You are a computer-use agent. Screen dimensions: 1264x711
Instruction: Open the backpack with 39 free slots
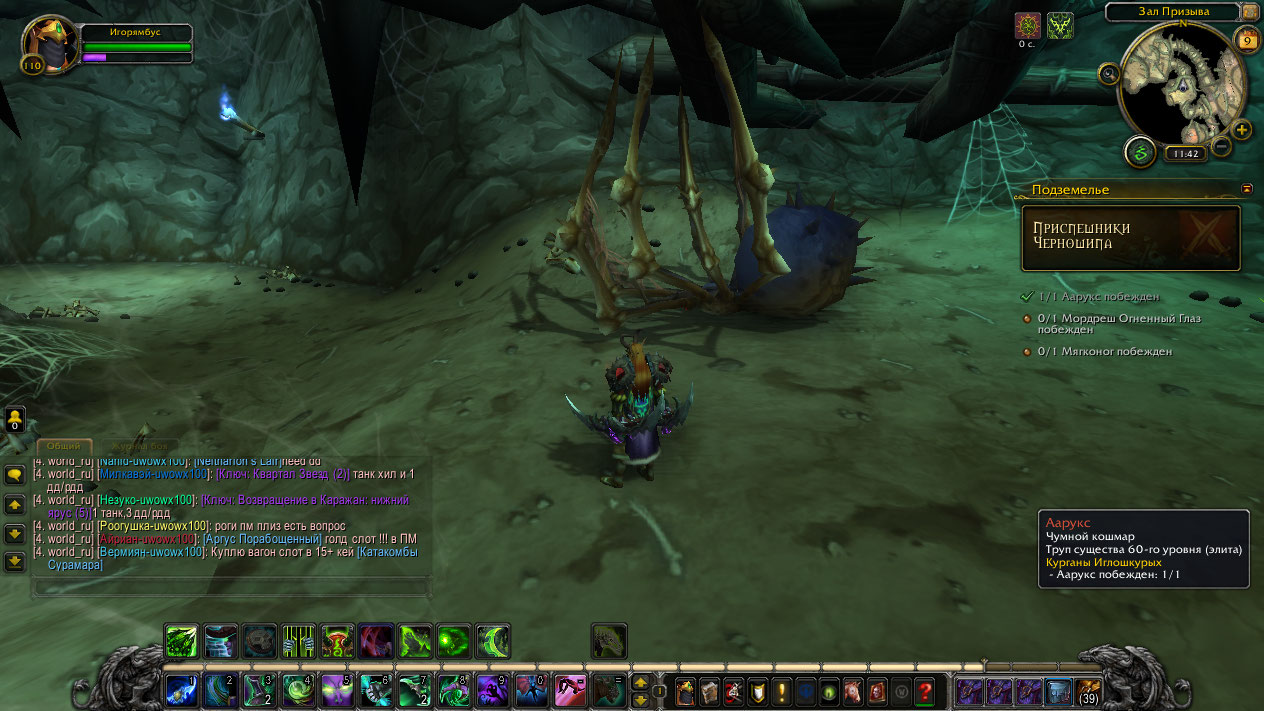tap(1088, 691)
